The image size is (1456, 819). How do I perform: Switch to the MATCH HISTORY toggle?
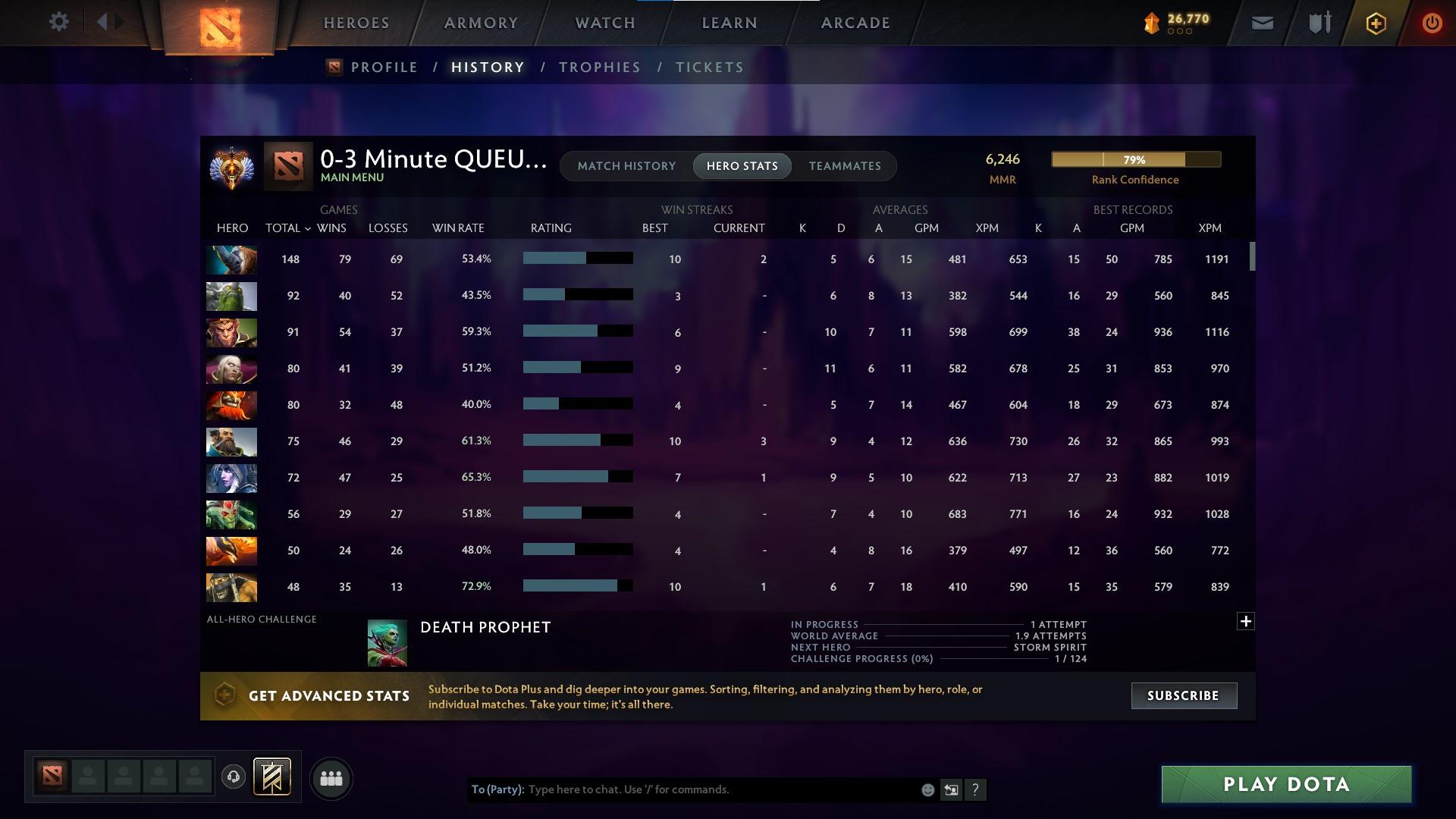(626, 165)
